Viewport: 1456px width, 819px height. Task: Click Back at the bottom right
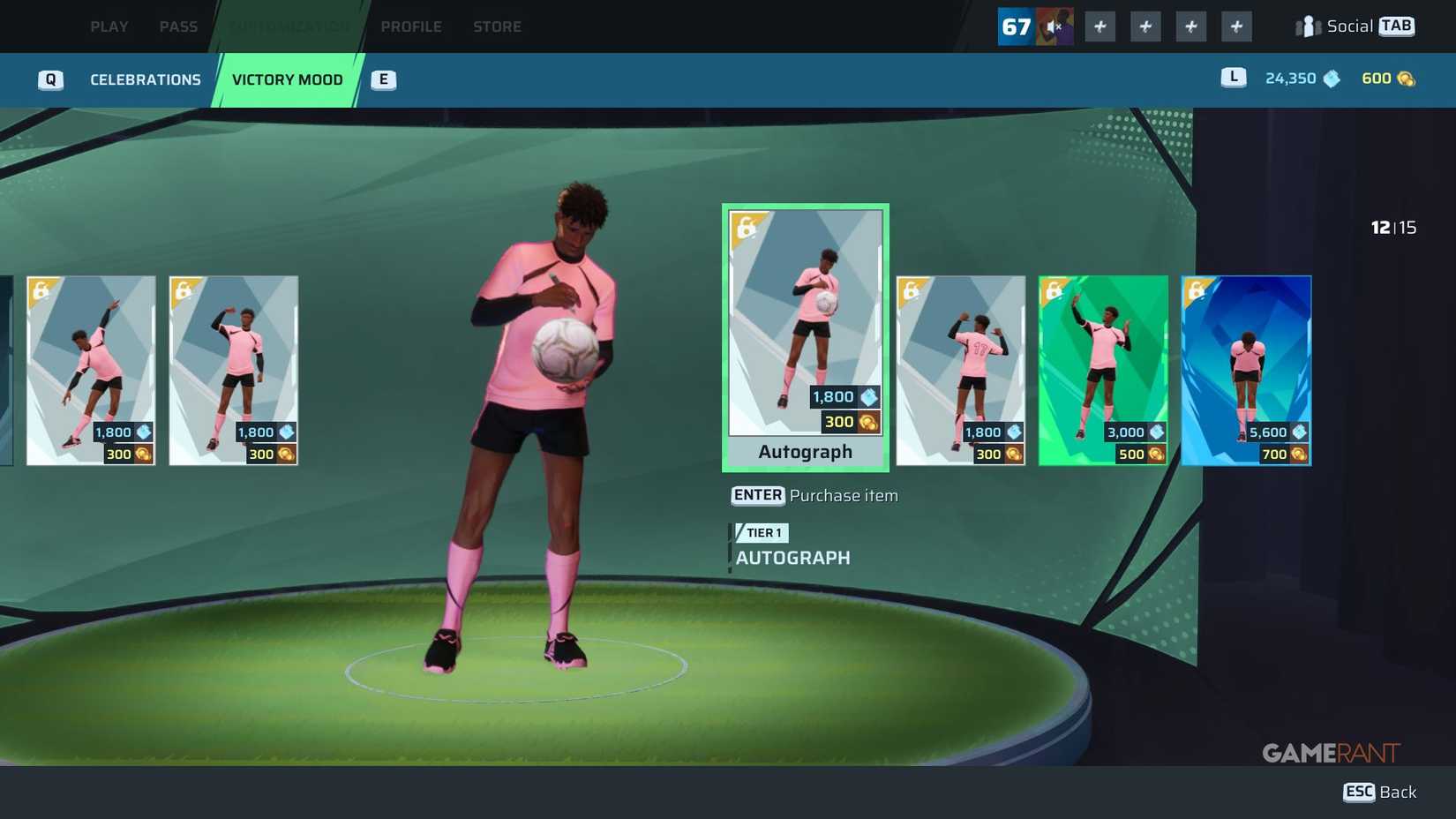(1378, 792)
